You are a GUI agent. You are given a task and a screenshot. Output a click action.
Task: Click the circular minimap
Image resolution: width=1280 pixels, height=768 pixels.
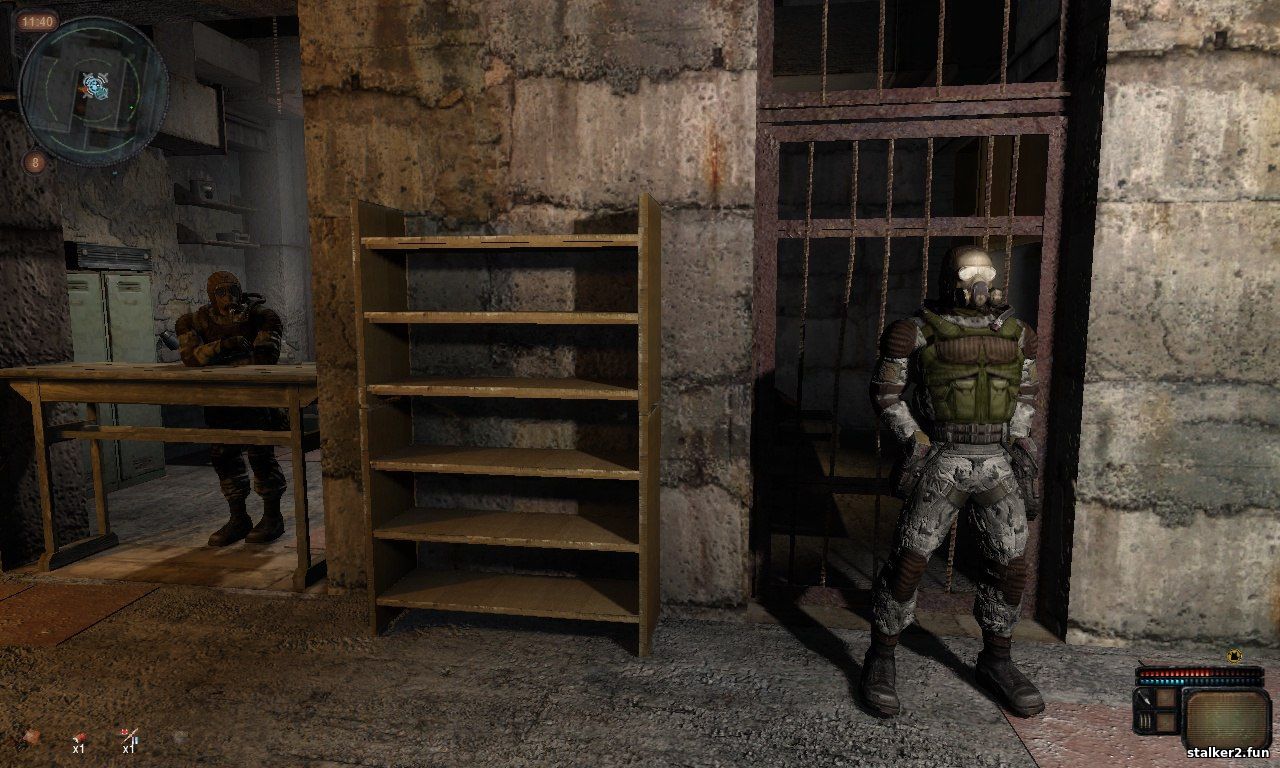click(x=93, y=91)
